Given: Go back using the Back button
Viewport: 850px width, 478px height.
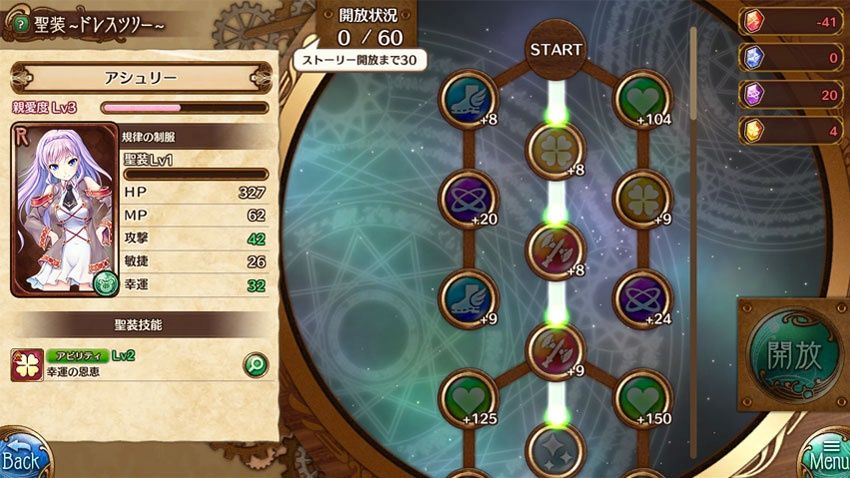Looking at the screenshot, I should point(22,455).
